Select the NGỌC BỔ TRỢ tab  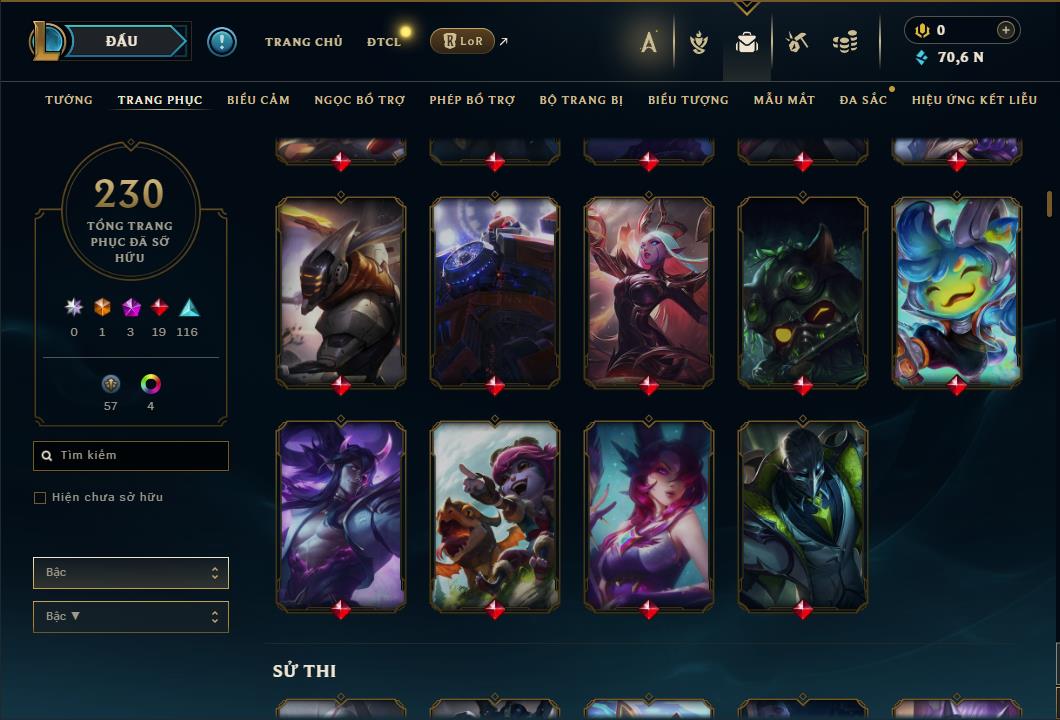[x=359, y=100]
